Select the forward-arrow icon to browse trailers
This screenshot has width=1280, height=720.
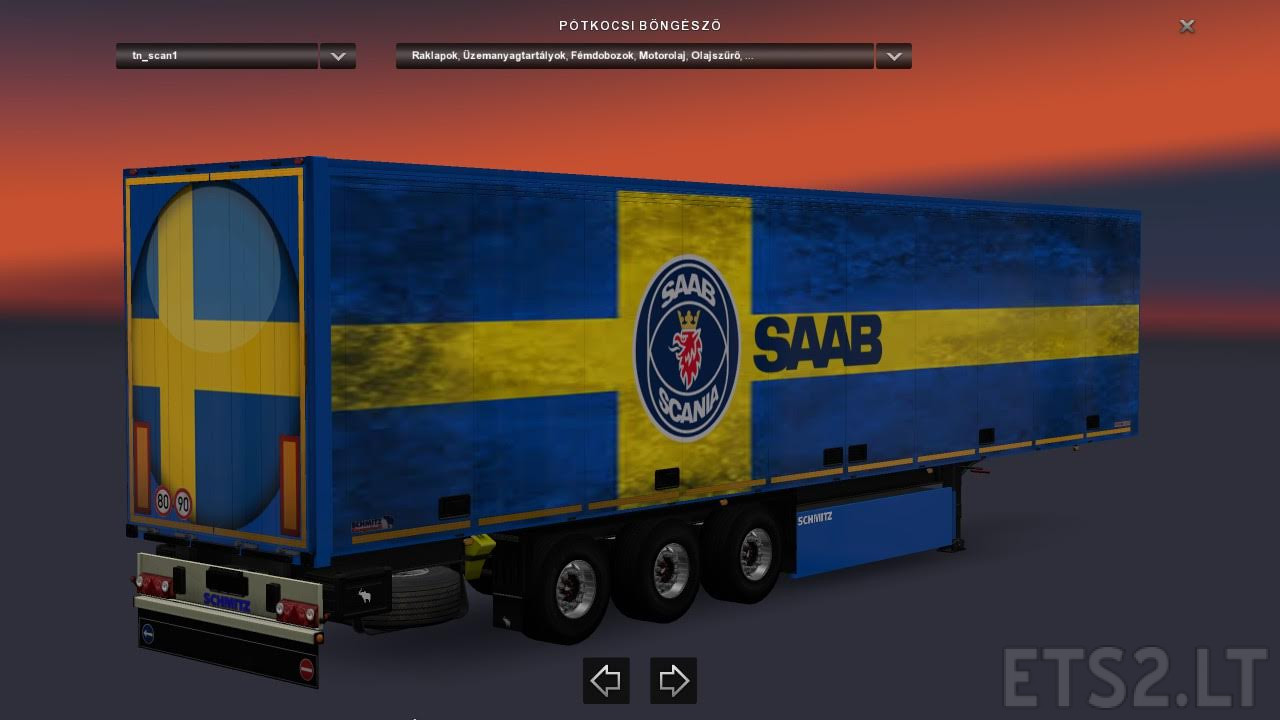click(672, 680)
